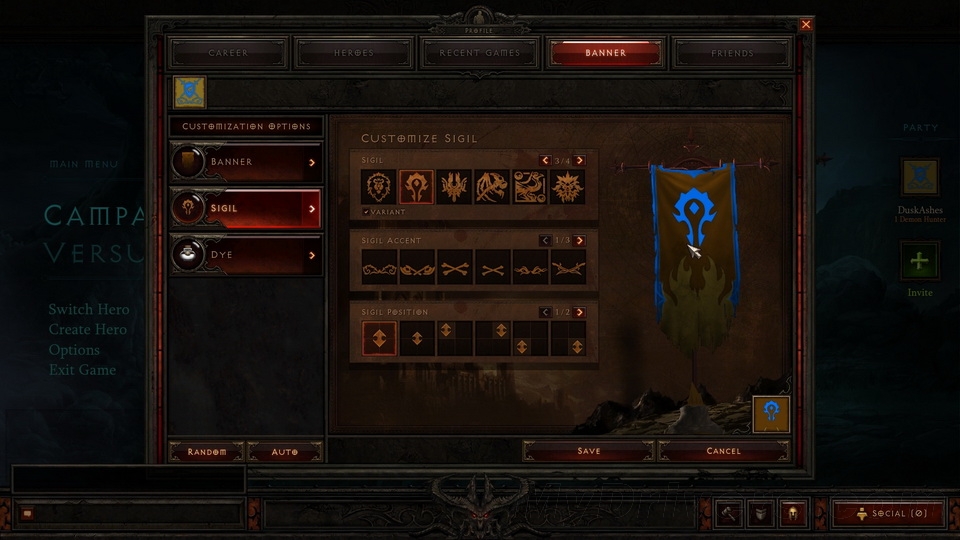Save the banner changes
Image resolution: width=960 pixels, height=540 pixels.
[x=589, y=451]
